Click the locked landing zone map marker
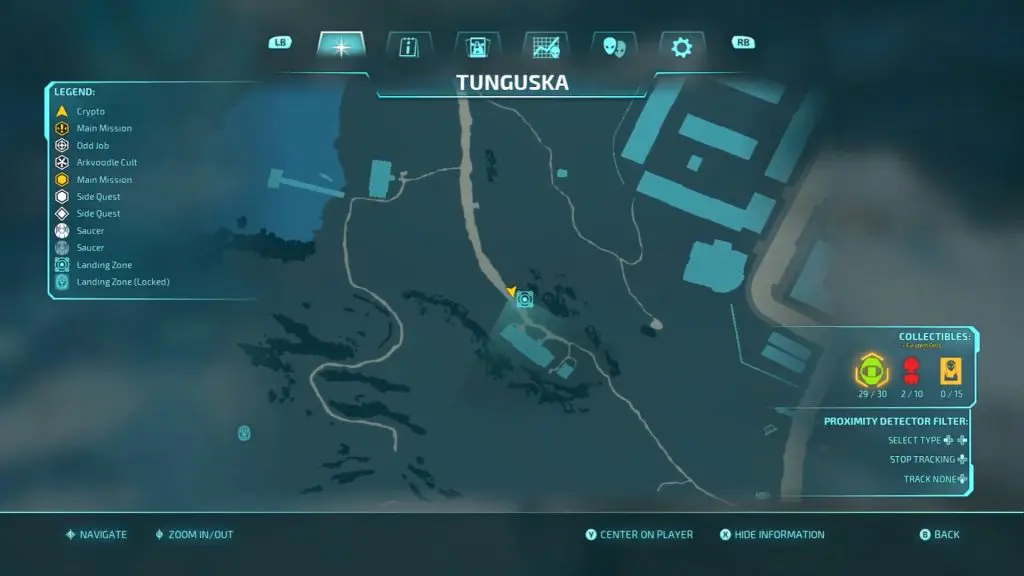Viewport: 1024px width, 576px height. 244,432
